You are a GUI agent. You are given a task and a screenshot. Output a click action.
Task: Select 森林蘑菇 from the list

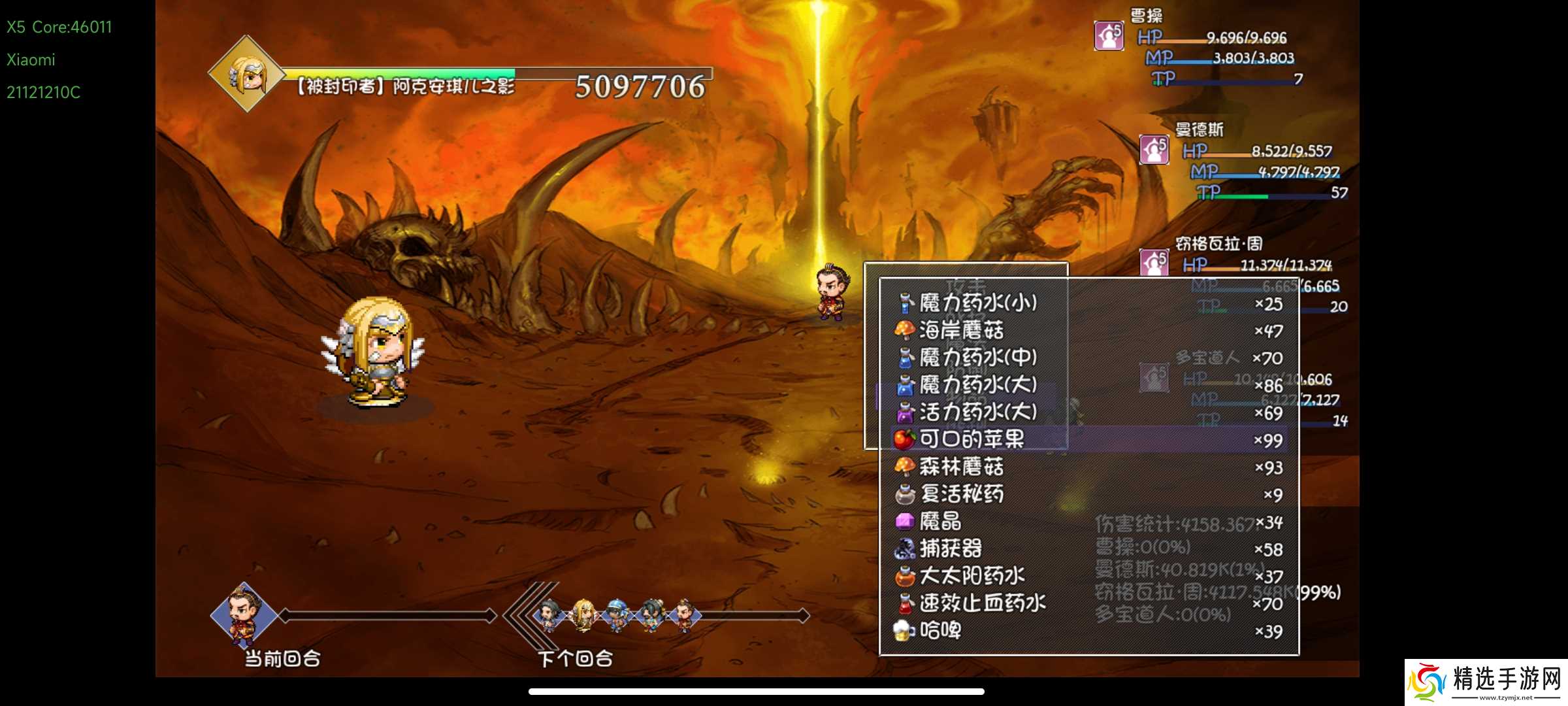click(961, 467)
